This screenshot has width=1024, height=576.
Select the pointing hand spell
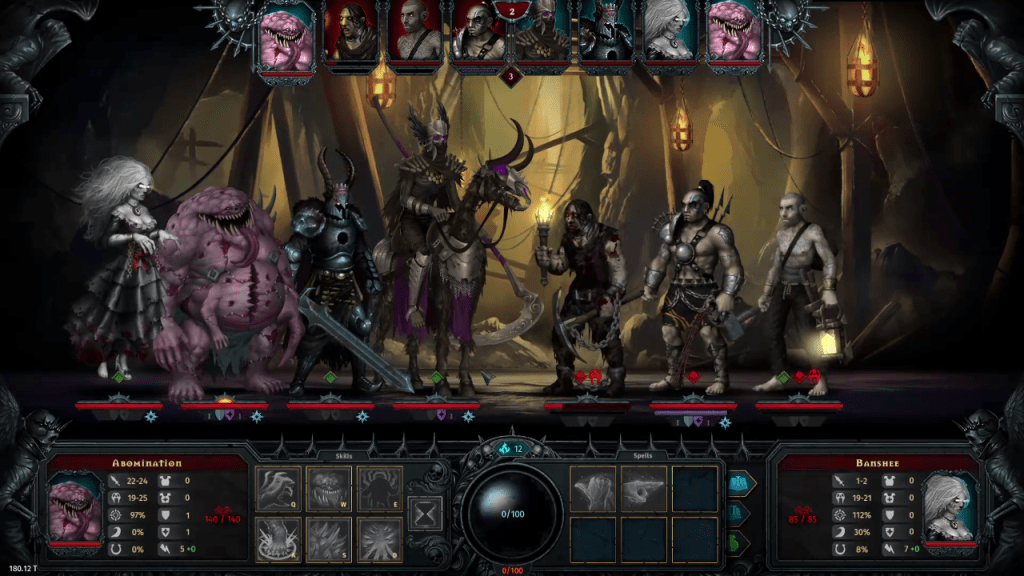click(644, 488)
